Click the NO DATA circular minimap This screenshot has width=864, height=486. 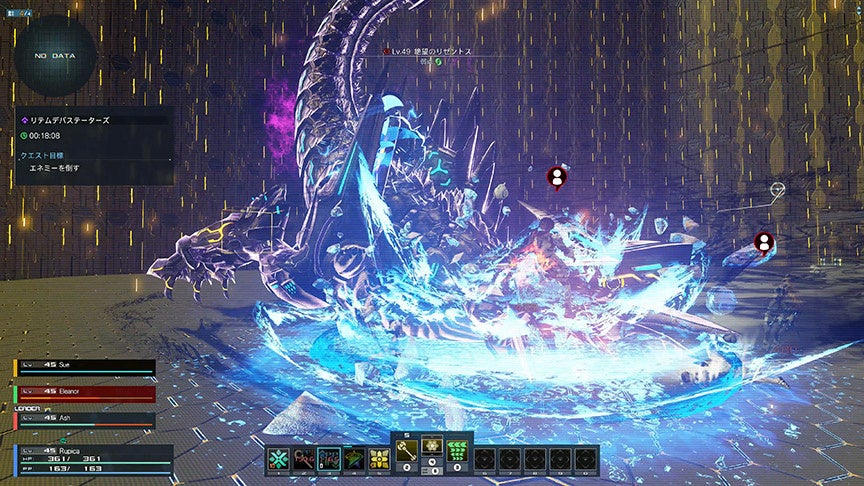(56, 57)
